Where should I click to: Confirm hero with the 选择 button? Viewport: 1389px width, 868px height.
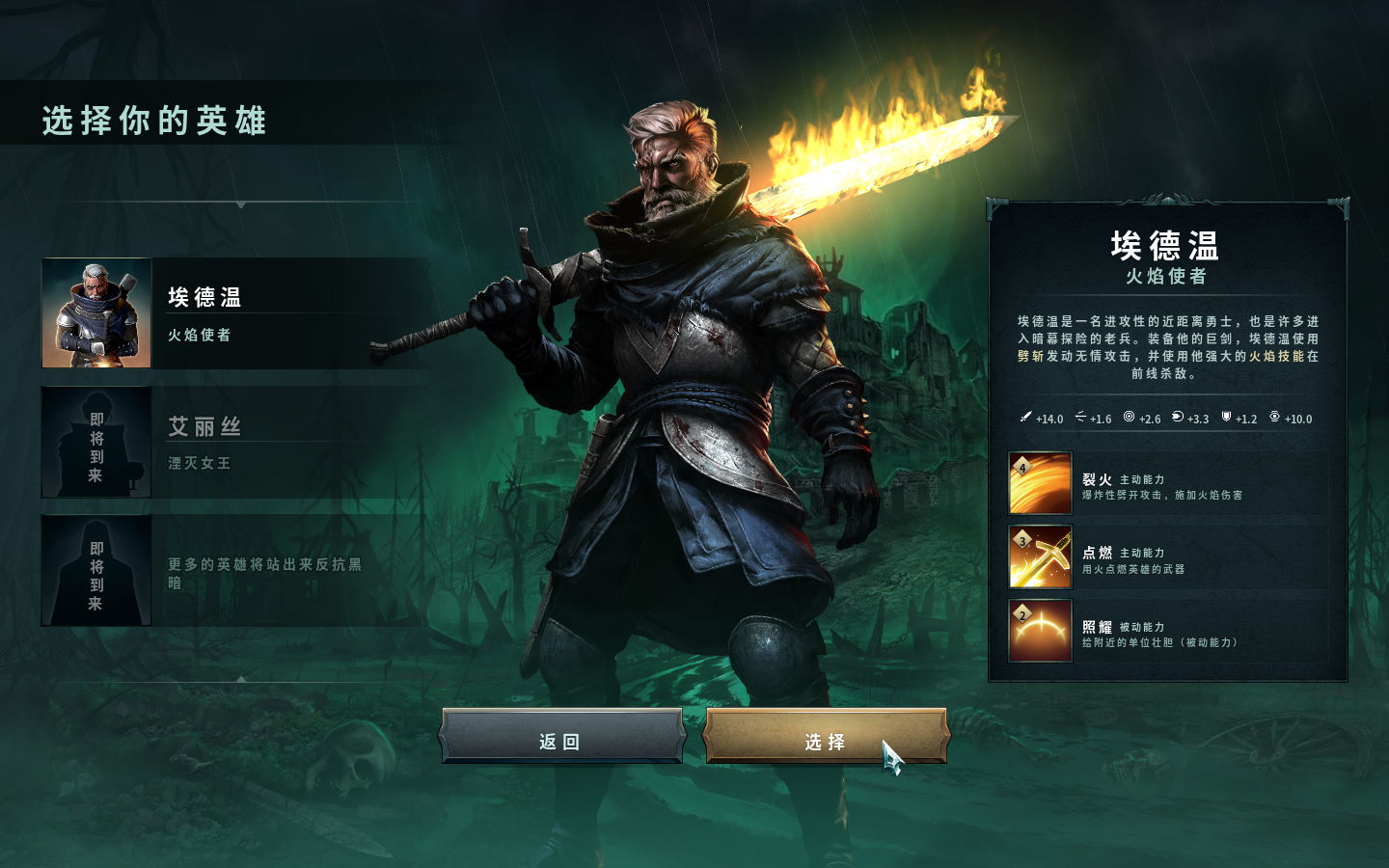tap(825, 740)
